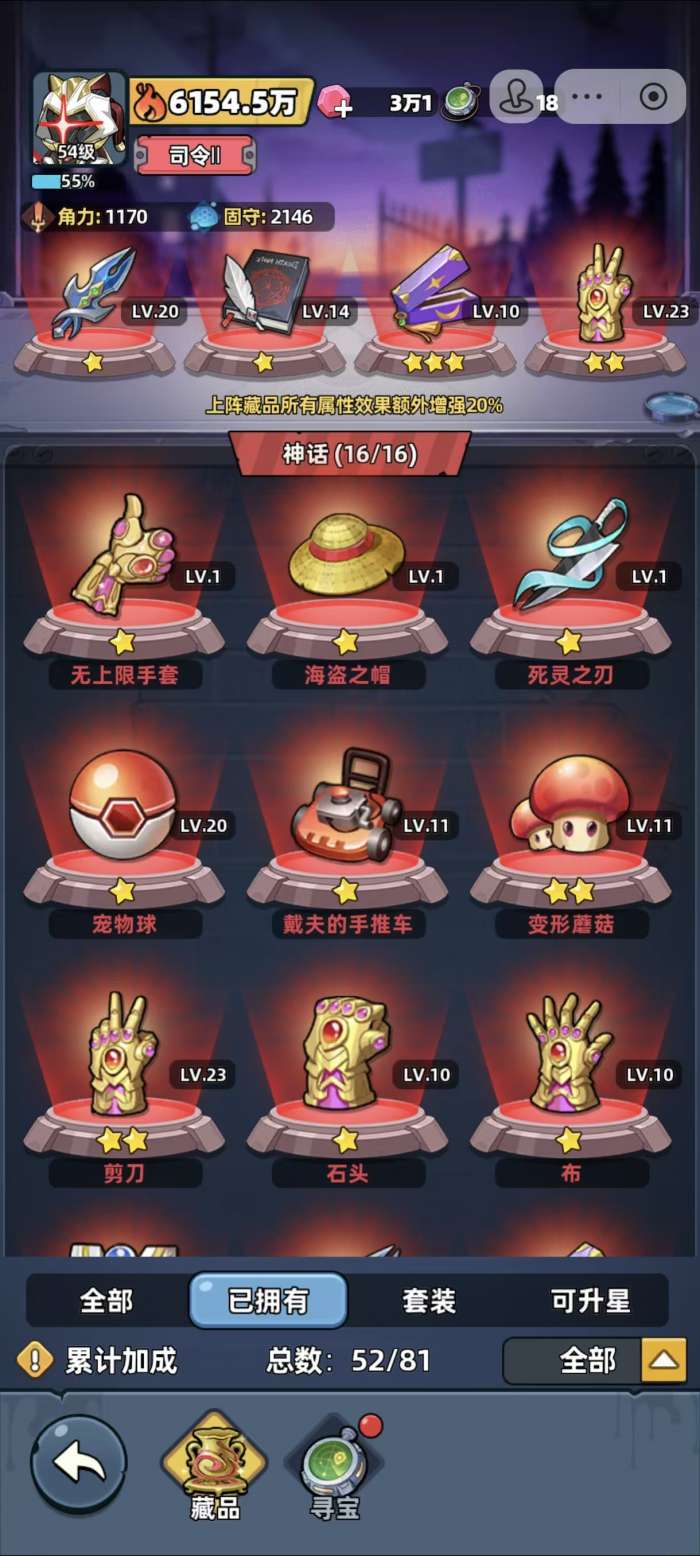Show the 套装 set tab
This screenshot has width=700, height=1556.
tap(429, 1300)
